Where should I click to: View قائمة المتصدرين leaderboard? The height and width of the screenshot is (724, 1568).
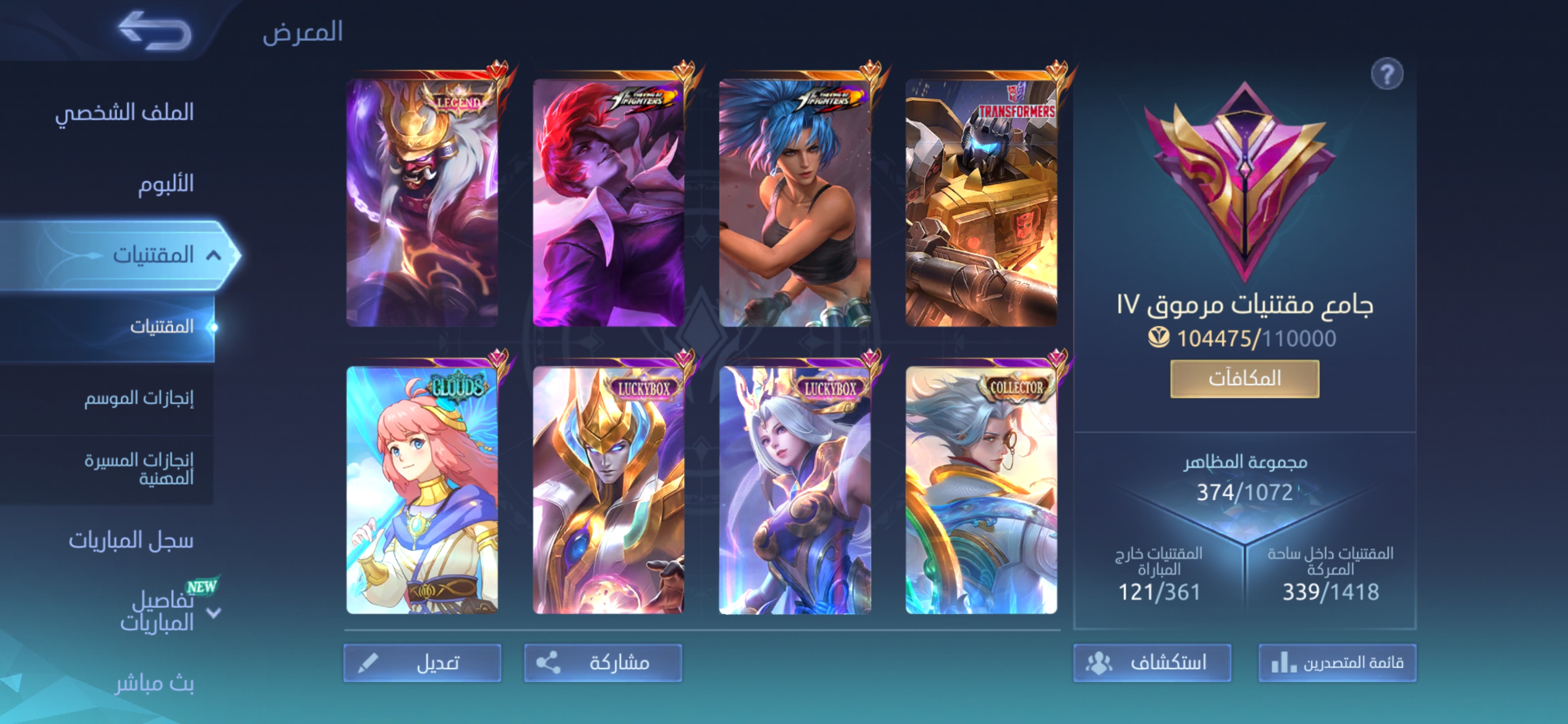pyautogui.click(x=1337, y=663)
